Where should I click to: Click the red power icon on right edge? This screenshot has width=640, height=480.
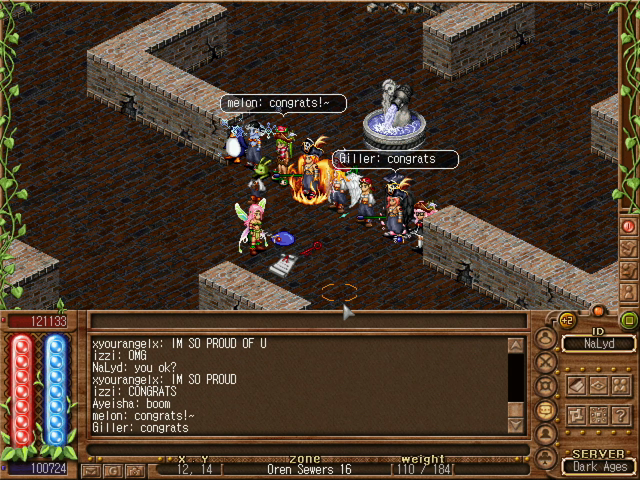coord(629,226)
